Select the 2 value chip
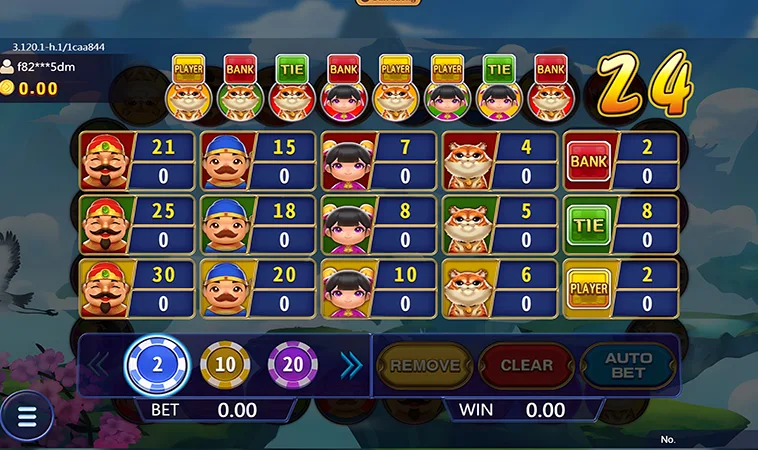This screenshot has width=758, height=450. point(156,365)
